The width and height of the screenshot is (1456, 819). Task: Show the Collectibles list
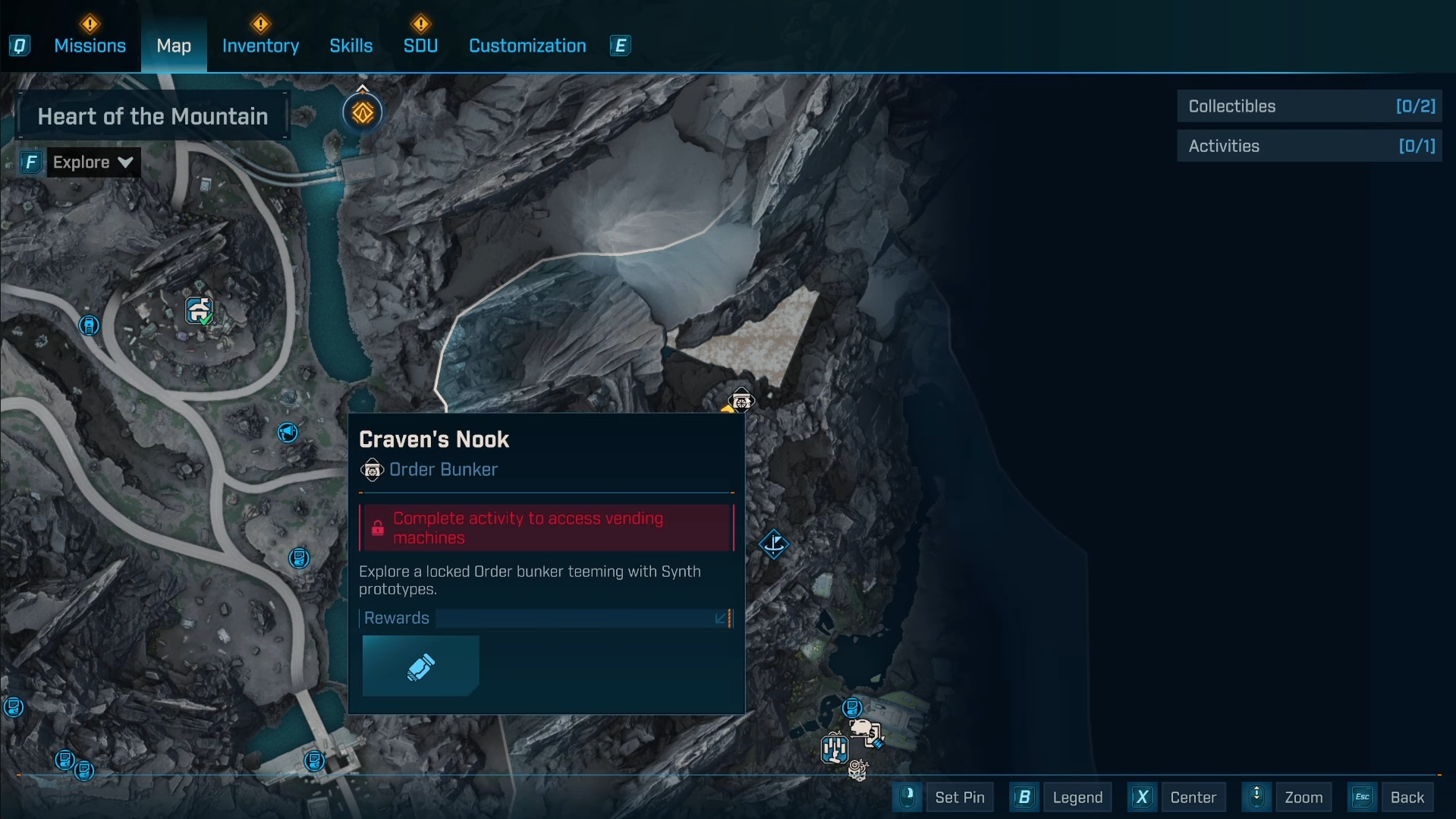click(x=1309, y=106)
